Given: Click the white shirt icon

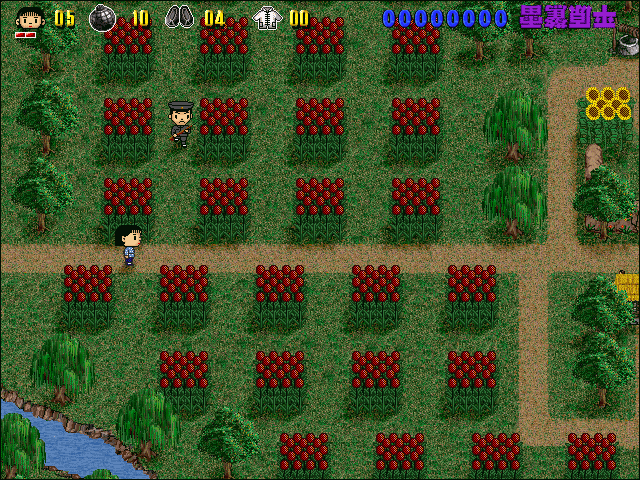Looking at the screenshot, I should point(267,17).
